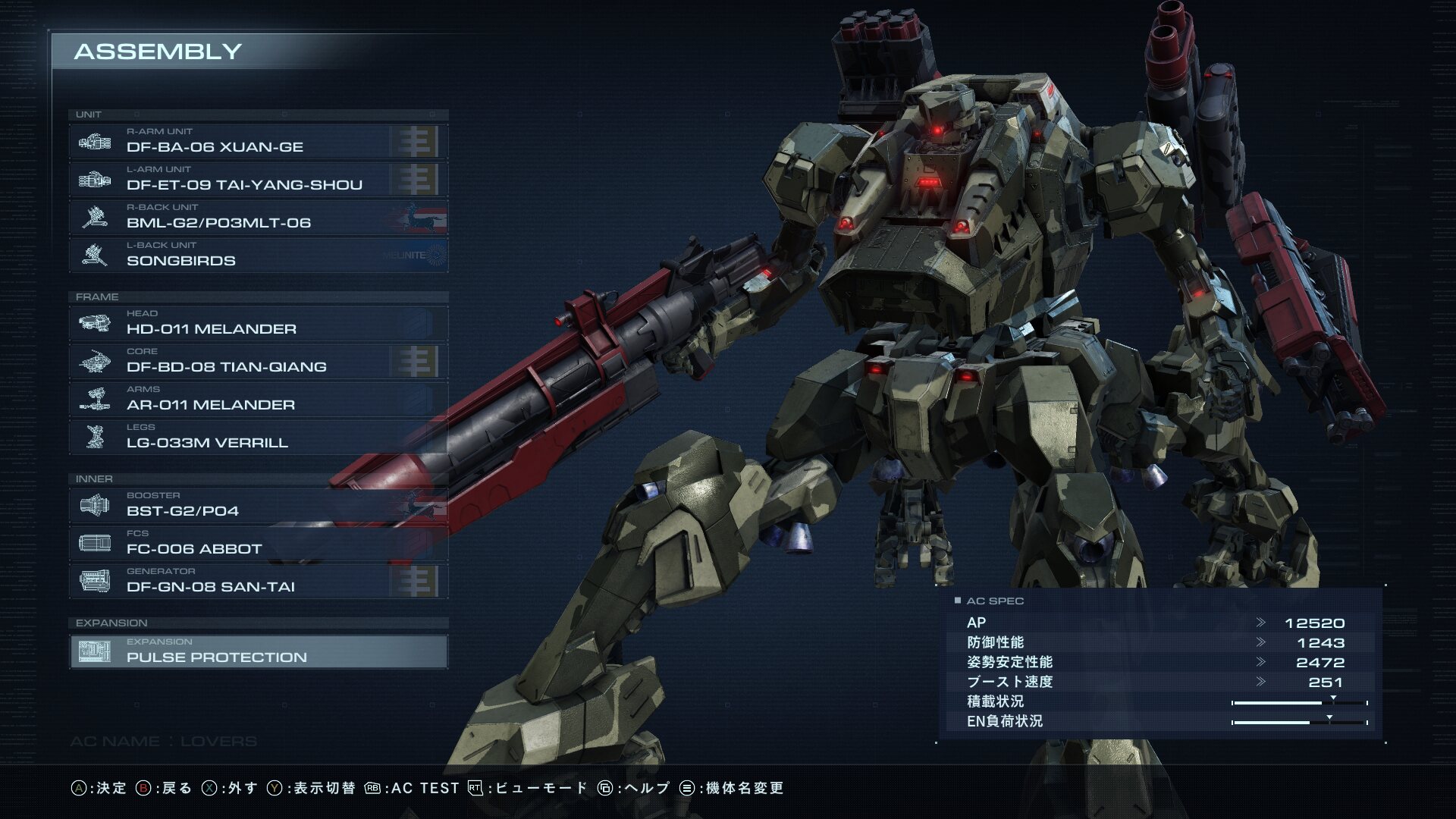Click the GENERATOR row DF-GN-08 SAN-TAI
Viewport: 1456px width, 819px height.
coord(258,582)
